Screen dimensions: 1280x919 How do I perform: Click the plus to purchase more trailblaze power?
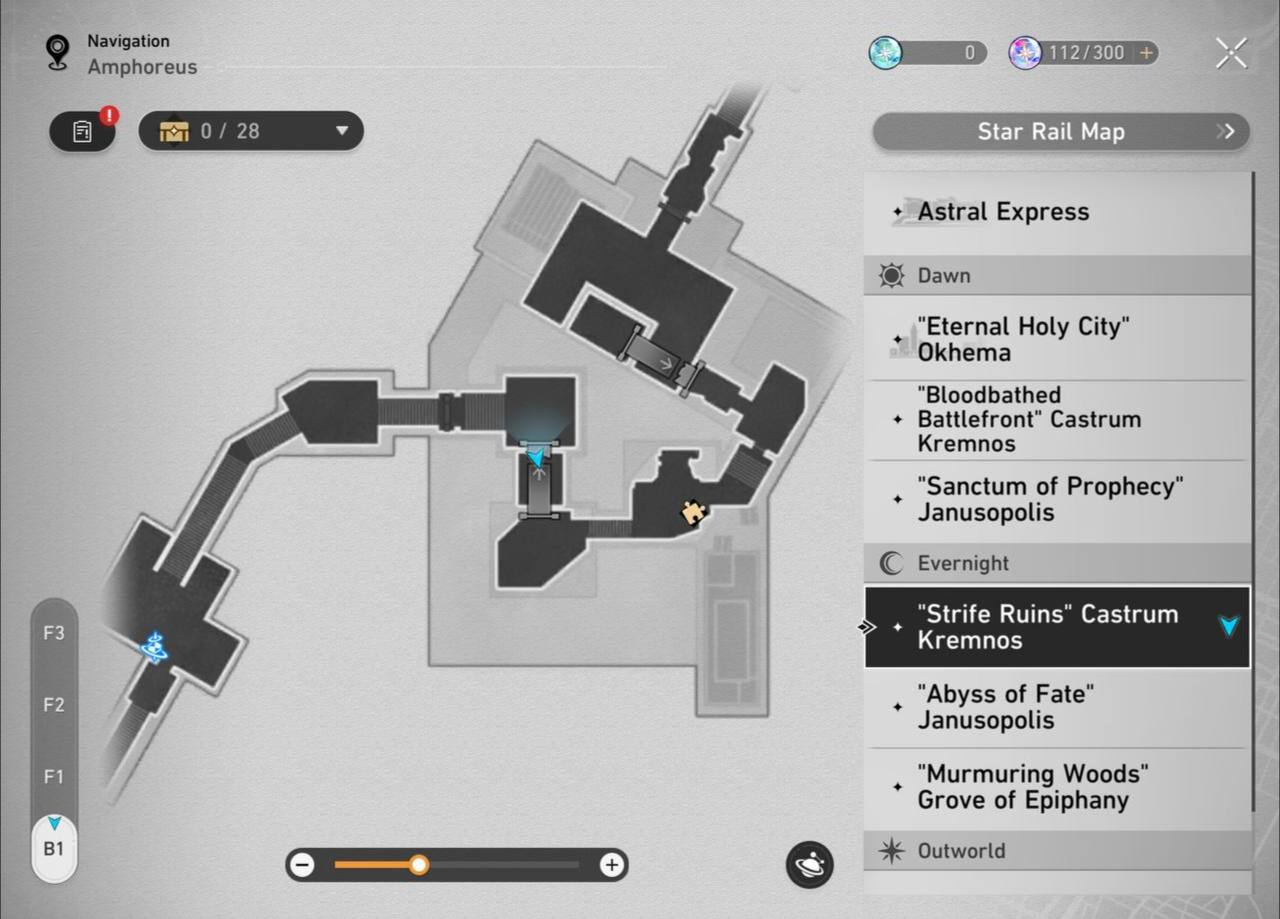pos(1143,53)
